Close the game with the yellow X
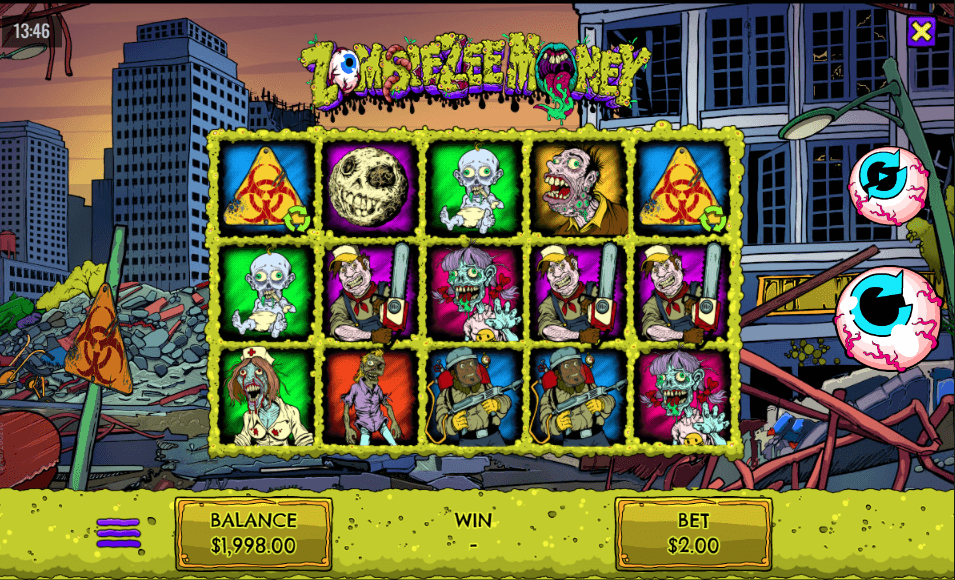Viewport: 955px width, 580px height. (921, 31)
